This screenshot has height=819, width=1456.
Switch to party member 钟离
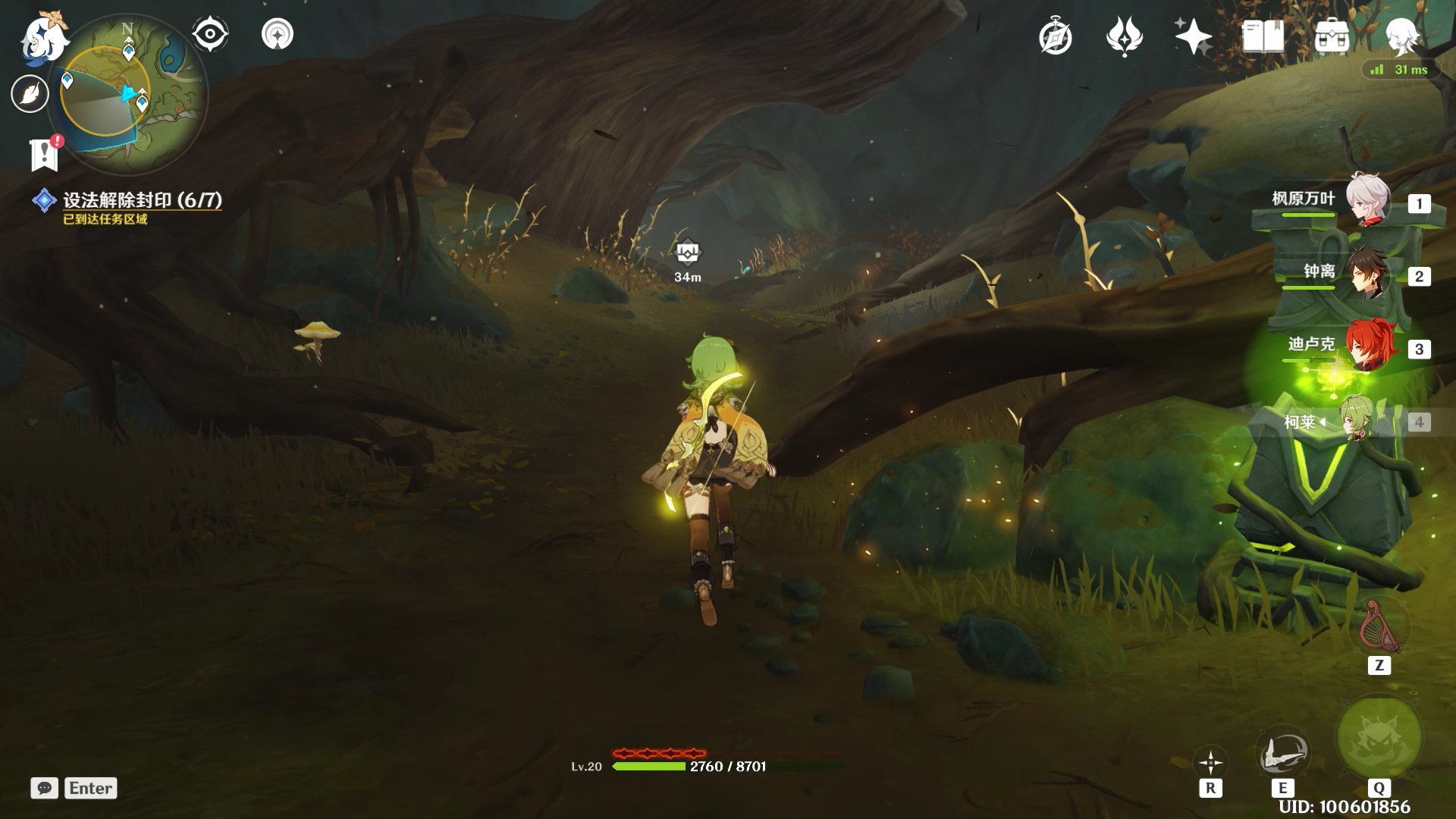(1367, 272)
